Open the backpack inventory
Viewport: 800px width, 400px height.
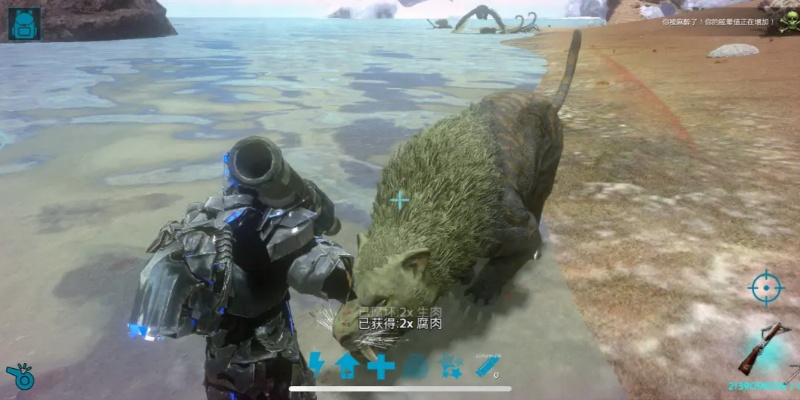click(x=24, y=23)
